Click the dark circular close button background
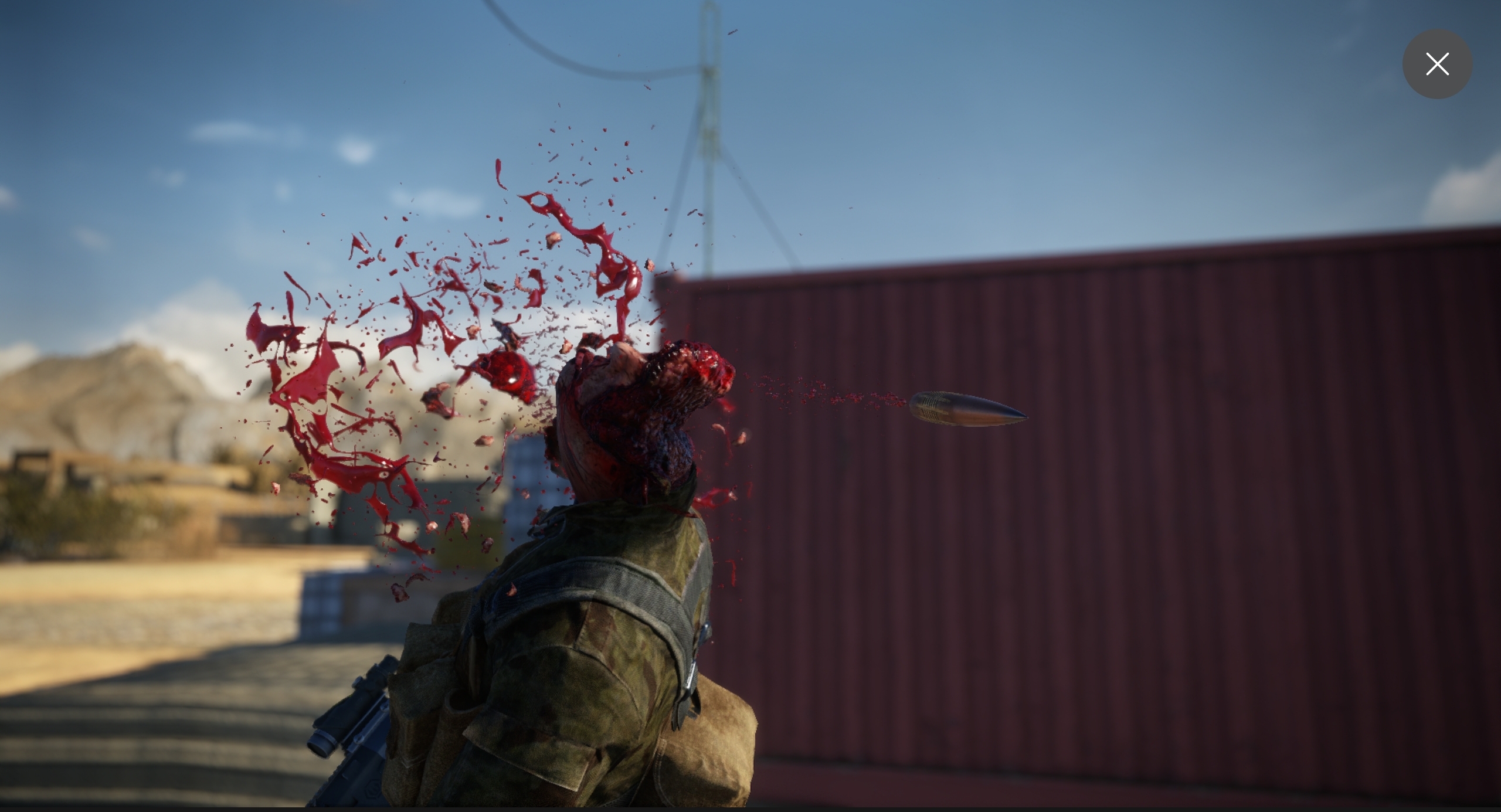1501x812 pixels. click(1437, 64)
